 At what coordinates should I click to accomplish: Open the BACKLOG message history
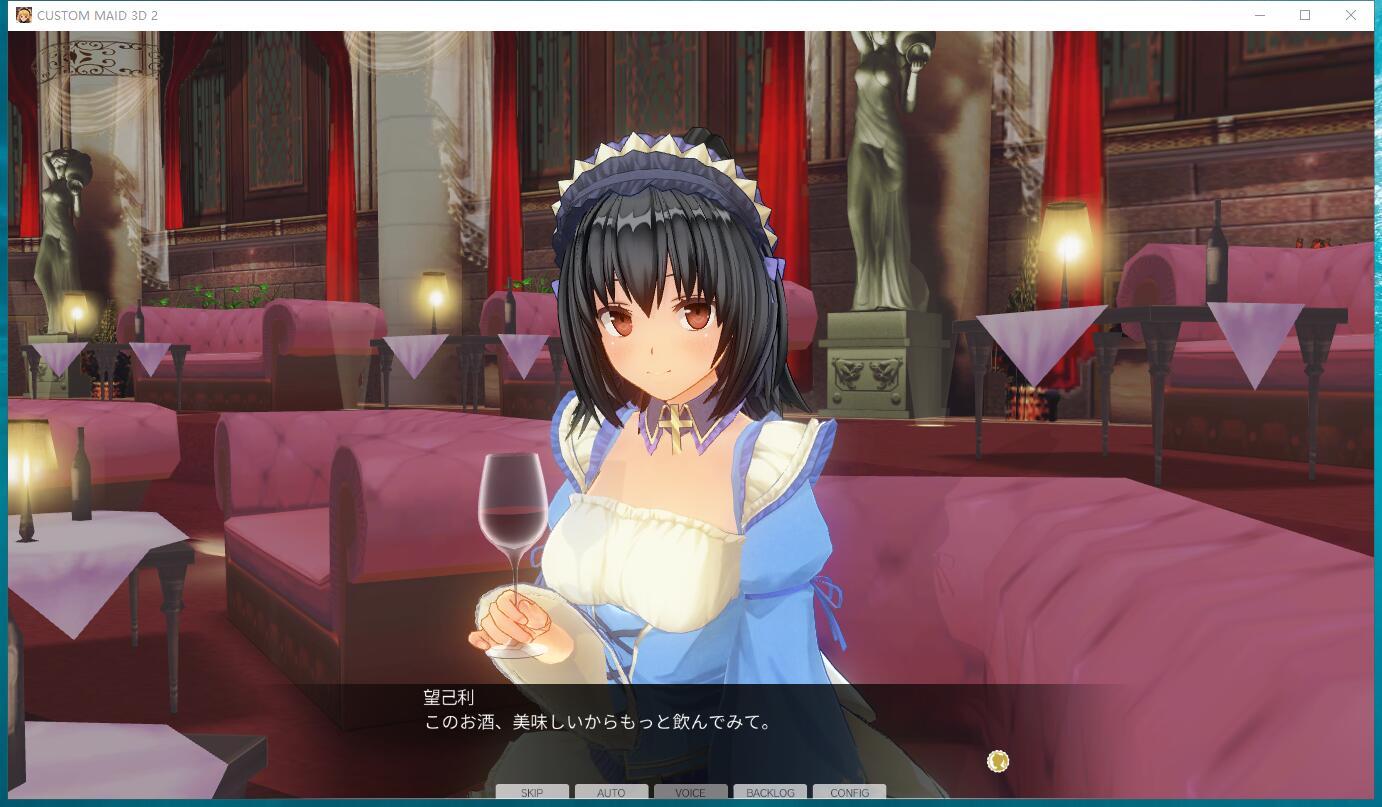pos(769,792)
